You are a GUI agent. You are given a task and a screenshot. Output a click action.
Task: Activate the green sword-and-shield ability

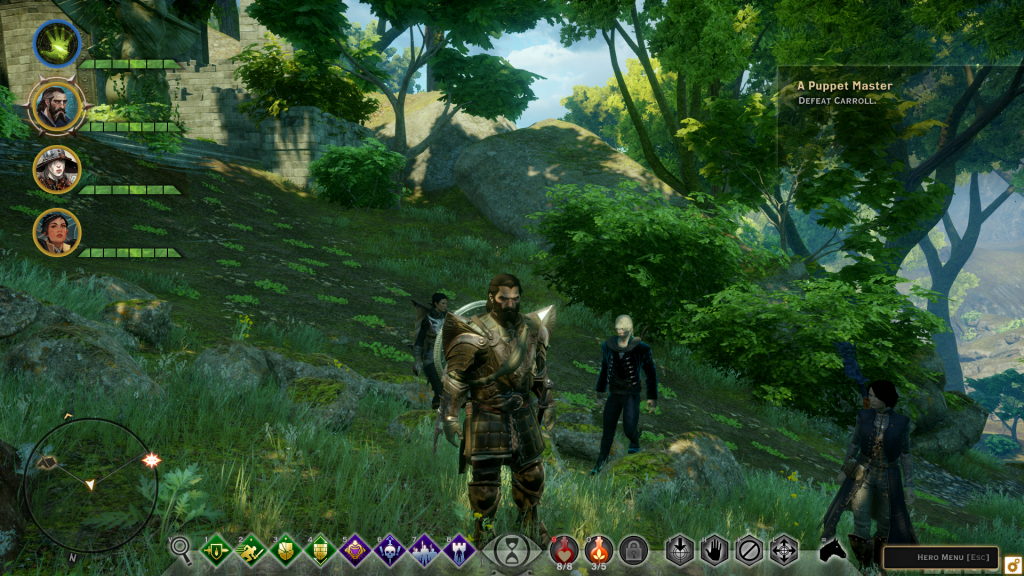pyautogui.click(x=218, y=549)
